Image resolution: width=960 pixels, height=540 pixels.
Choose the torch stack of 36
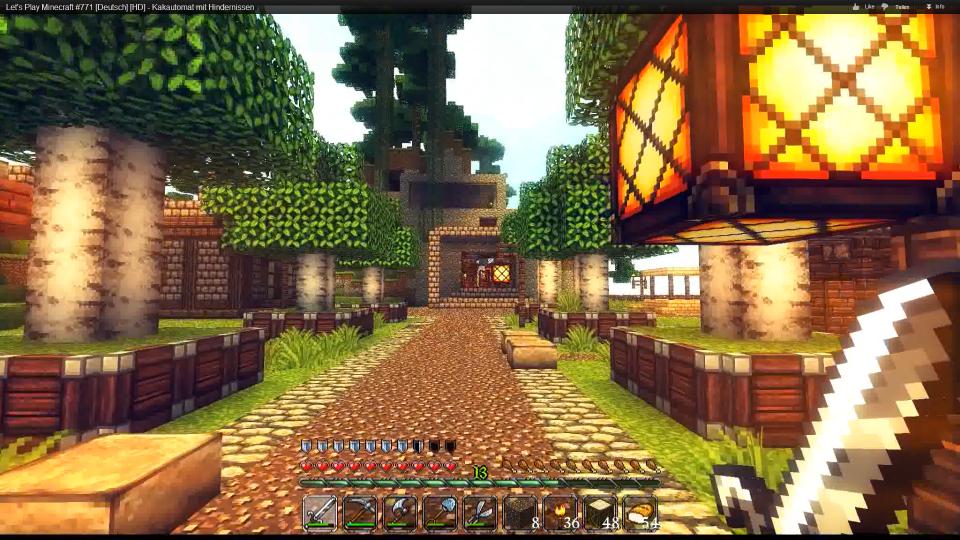tap(560, 512)
